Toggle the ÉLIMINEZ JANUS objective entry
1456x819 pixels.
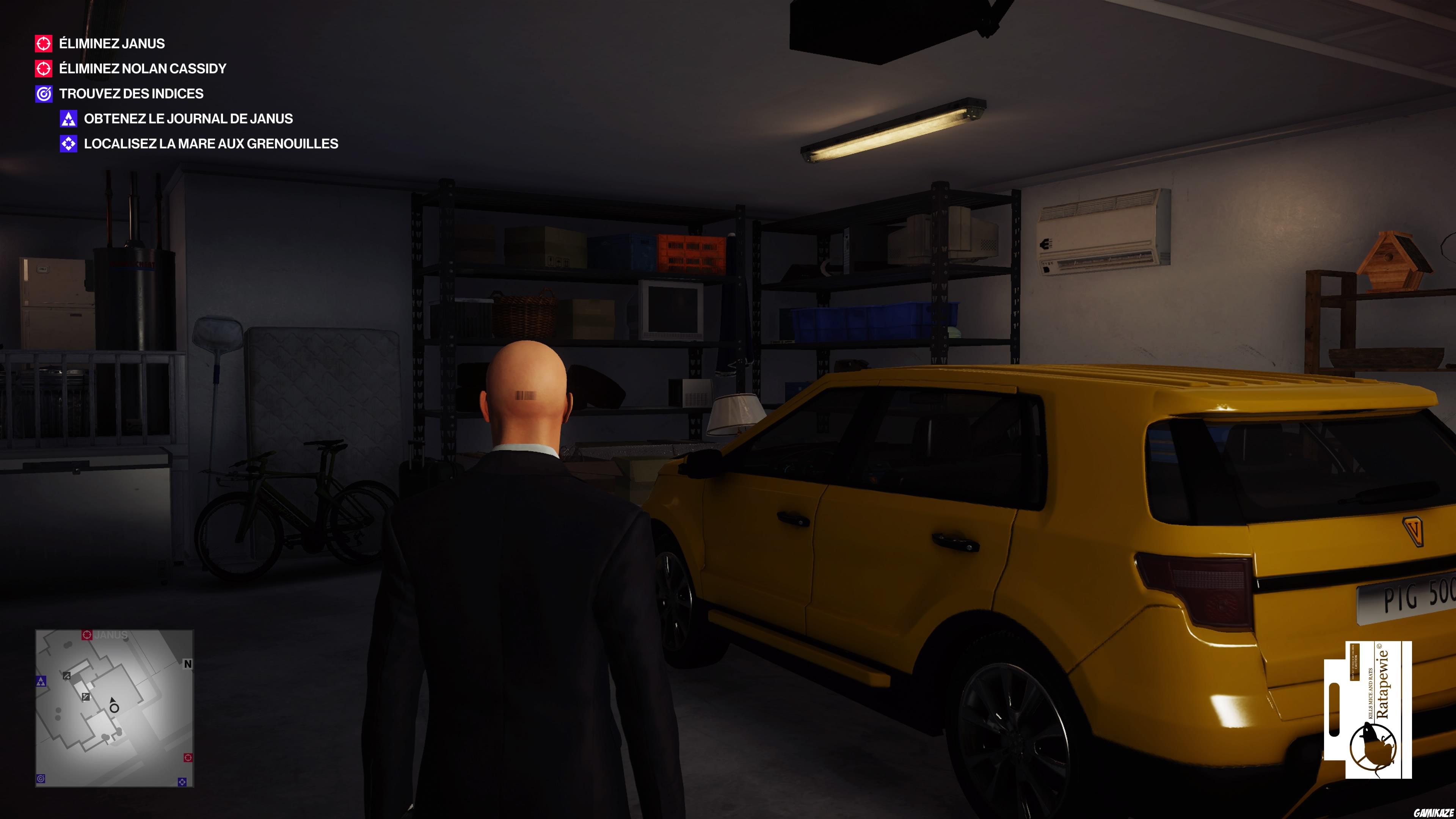111,44
